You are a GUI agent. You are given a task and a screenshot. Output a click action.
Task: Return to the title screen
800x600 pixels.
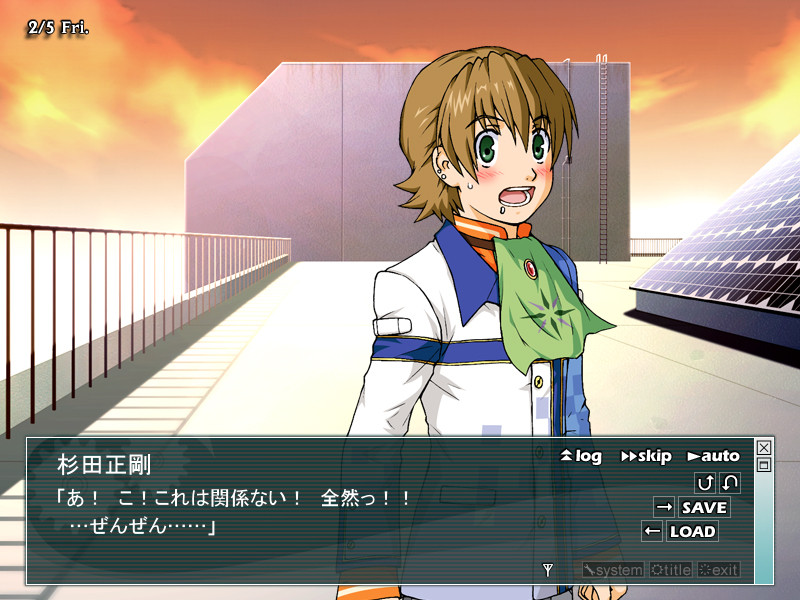[670, 570]
